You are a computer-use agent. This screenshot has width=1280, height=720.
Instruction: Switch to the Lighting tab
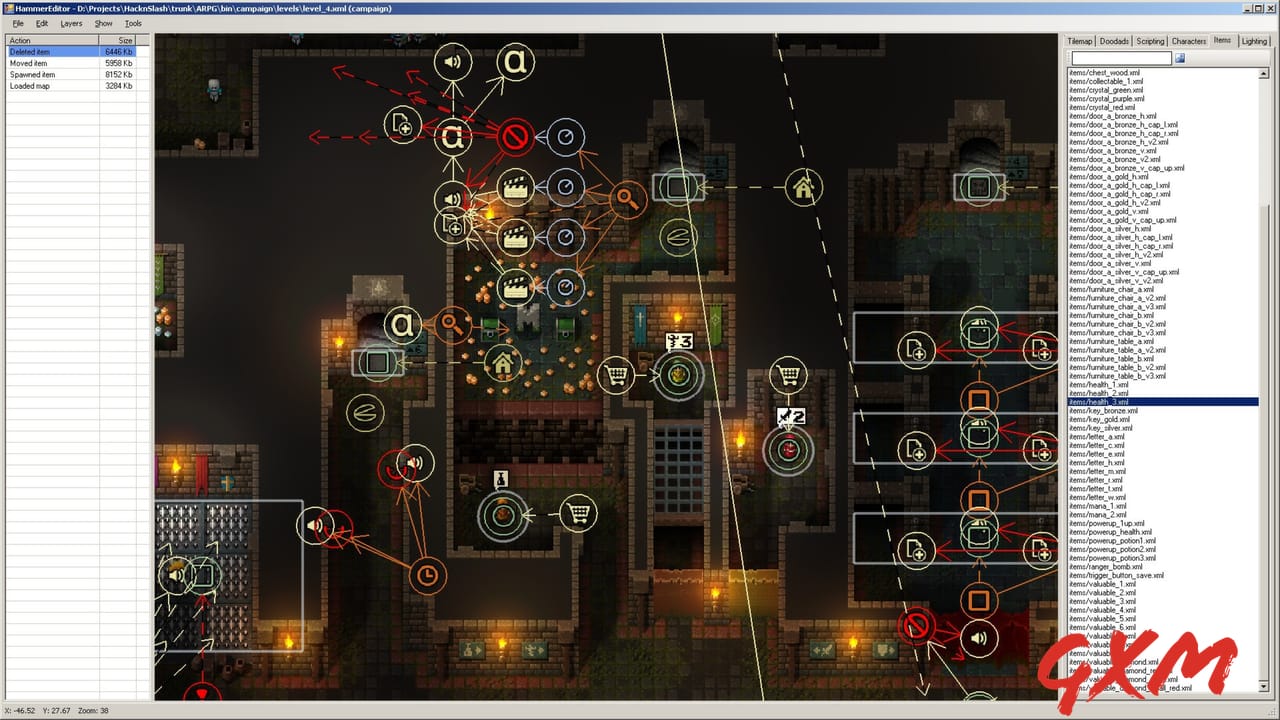pyautogui.click(x=1255, y=41)
